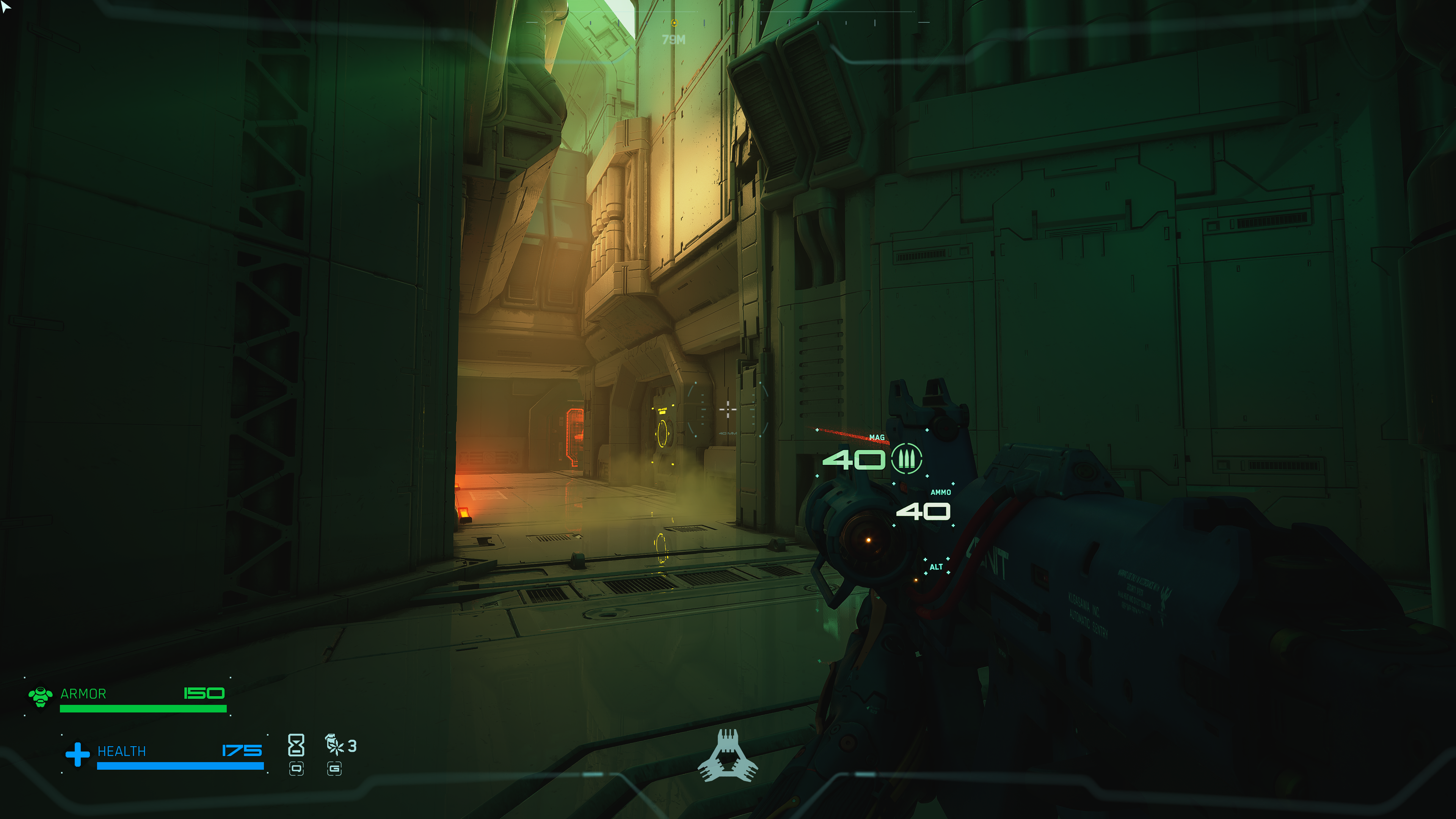Screen dimensions: 1456x819
Task: Toggle the ALT fire mode indicator
Action: tap(936, 567)
